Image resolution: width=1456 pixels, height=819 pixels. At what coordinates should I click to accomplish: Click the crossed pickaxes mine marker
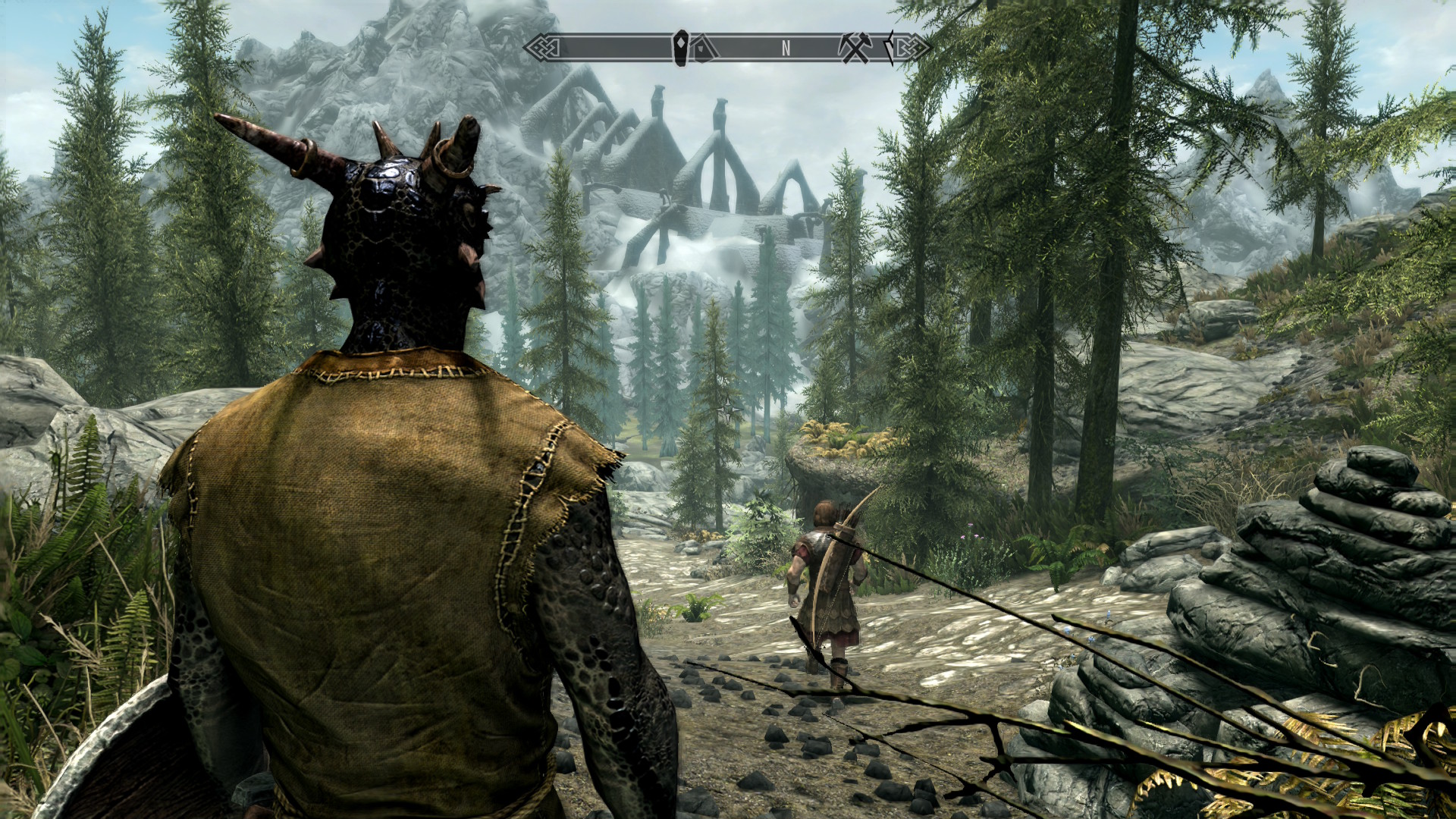tap(855, 49)
